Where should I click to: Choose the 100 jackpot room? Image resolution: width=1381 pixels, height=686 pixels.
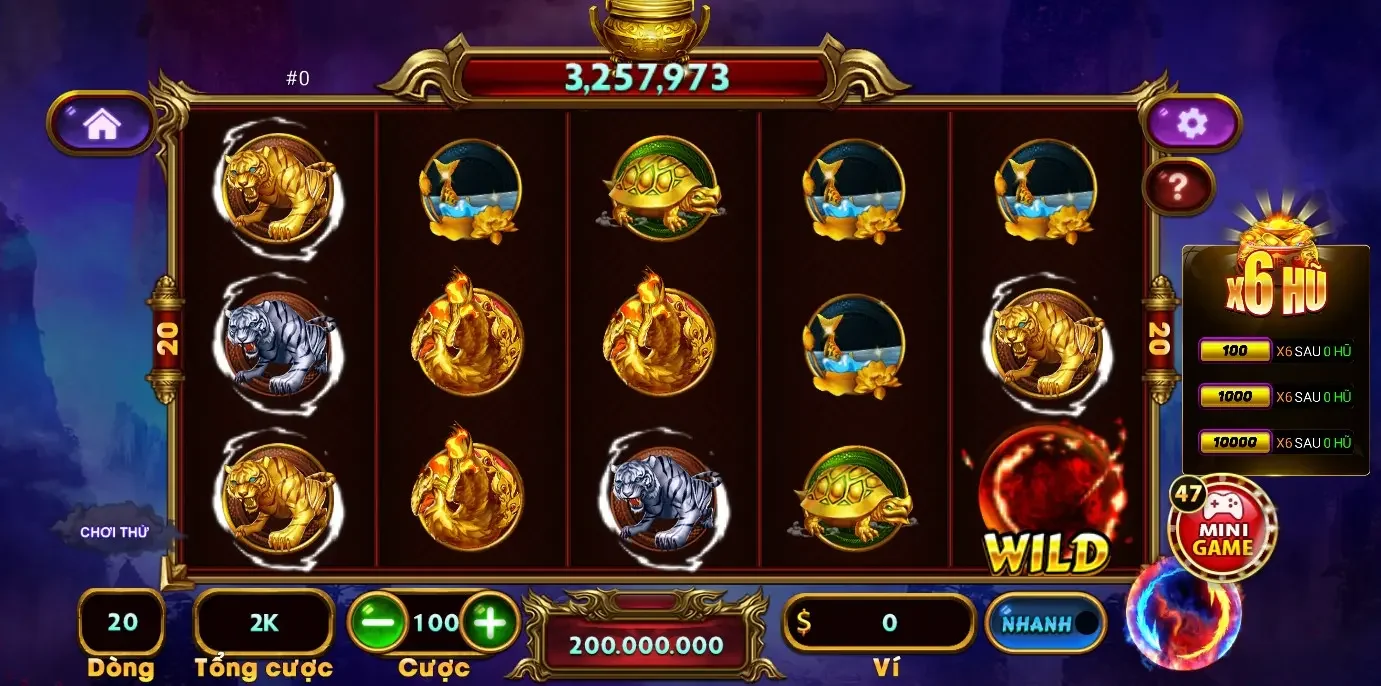tap(1235, 351)
